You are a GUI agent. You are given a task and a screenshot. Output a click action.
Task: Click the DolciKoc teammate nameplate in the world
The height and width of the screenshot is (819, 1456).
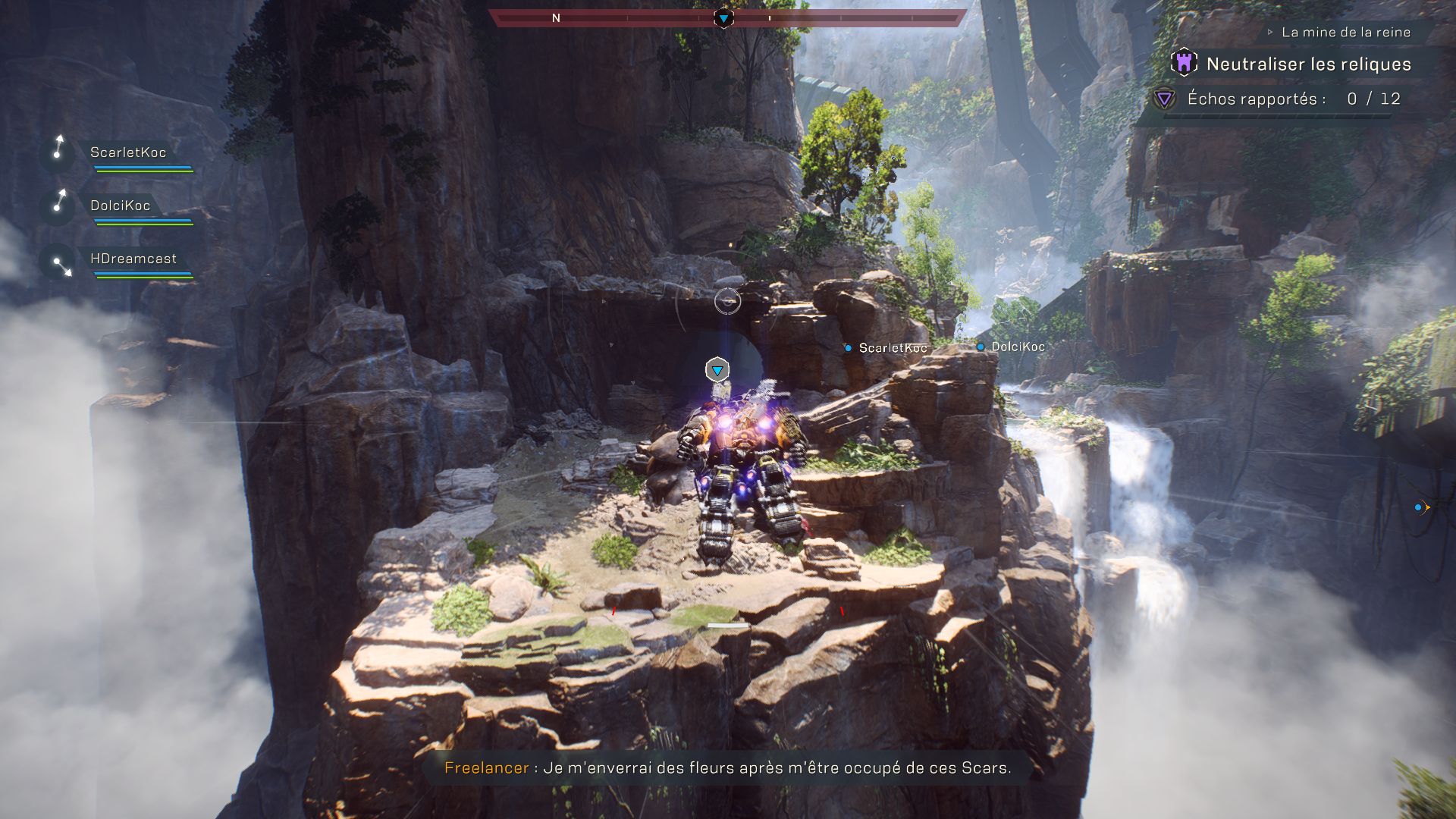coord(1017,347)
